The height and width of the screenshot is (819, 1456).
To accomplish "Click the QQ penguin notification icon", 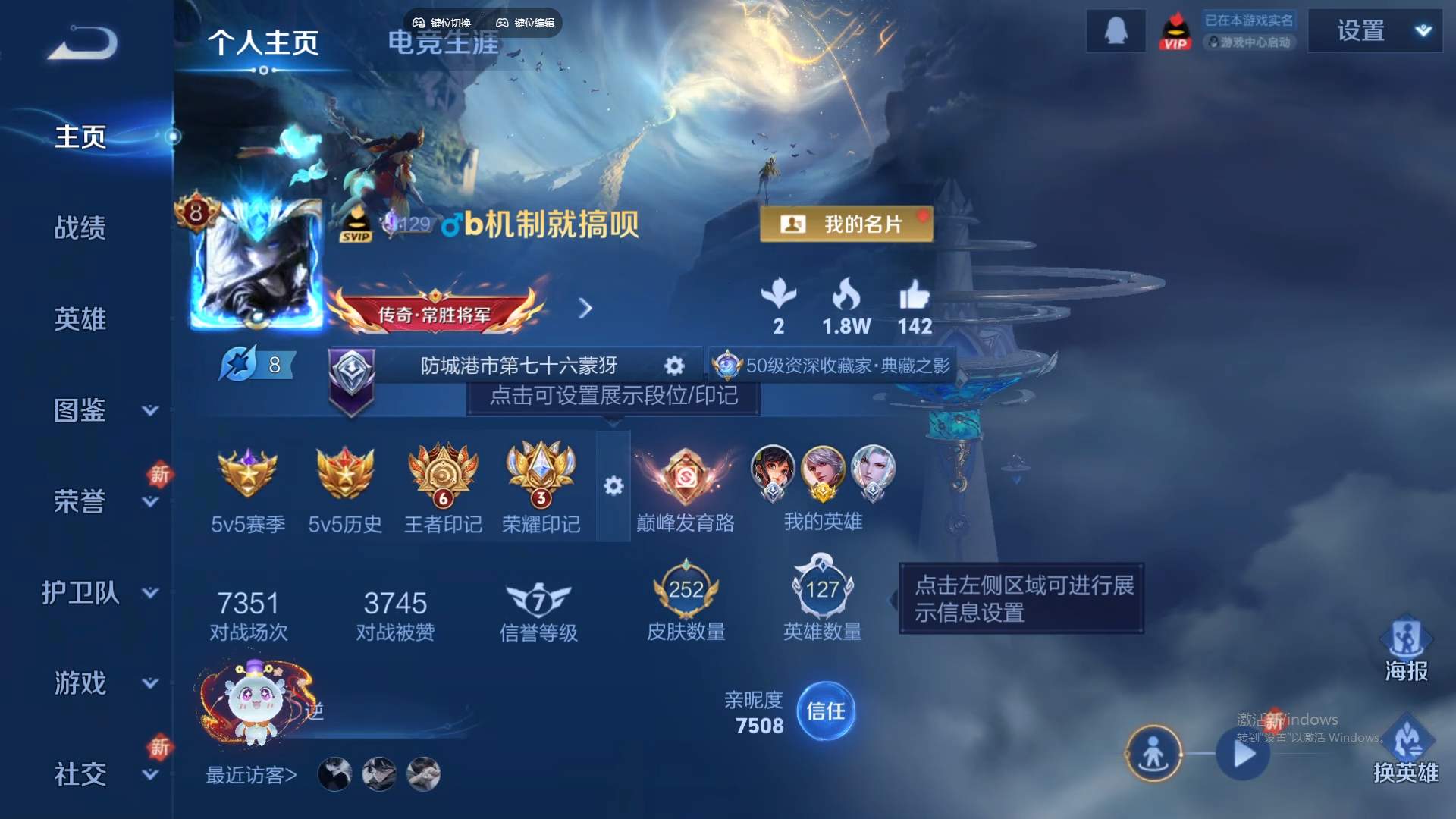I will pos(1115,32).
